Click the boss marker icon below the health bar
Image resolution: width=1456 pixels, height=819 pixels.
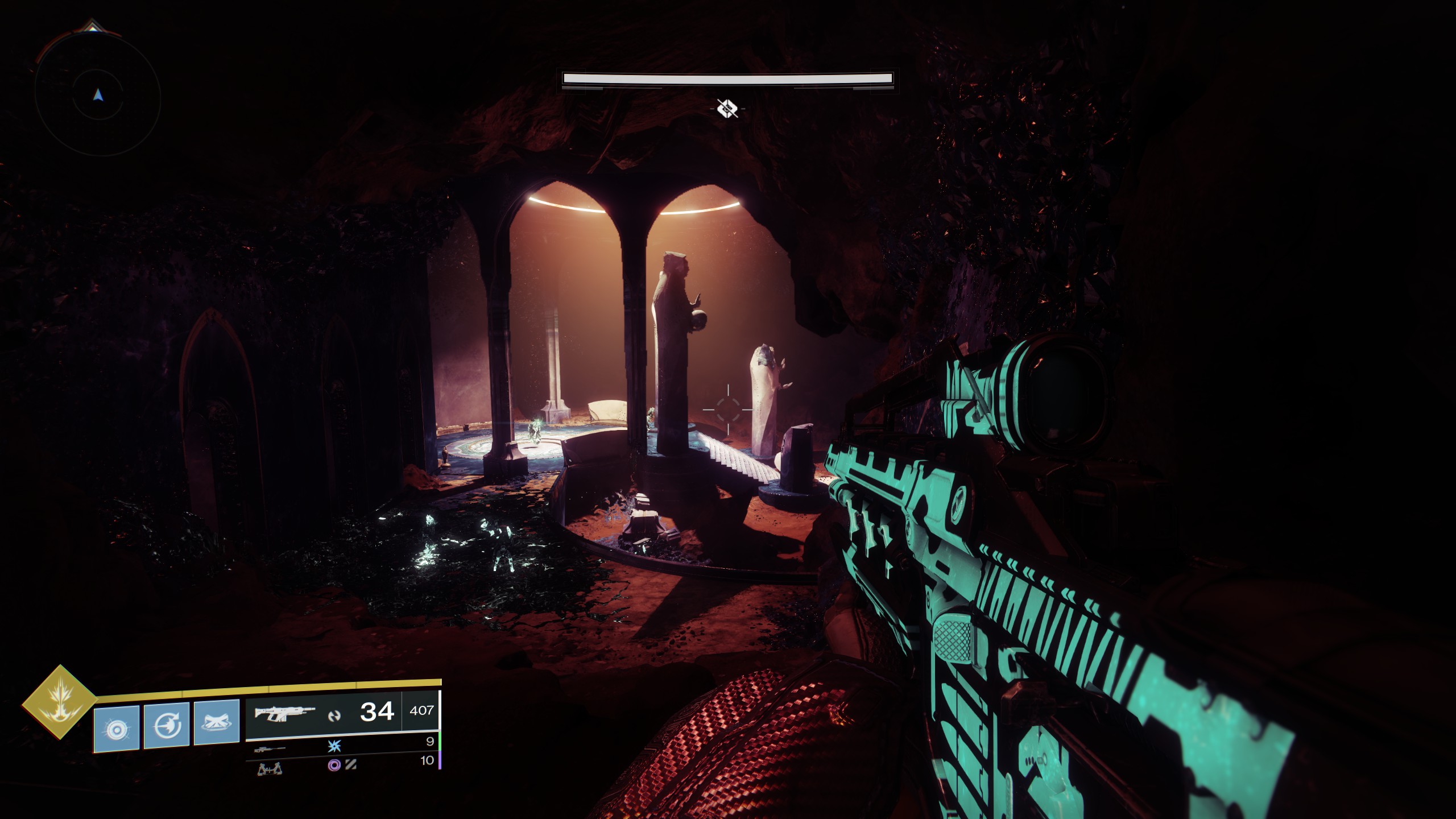(x=727, y=108)
